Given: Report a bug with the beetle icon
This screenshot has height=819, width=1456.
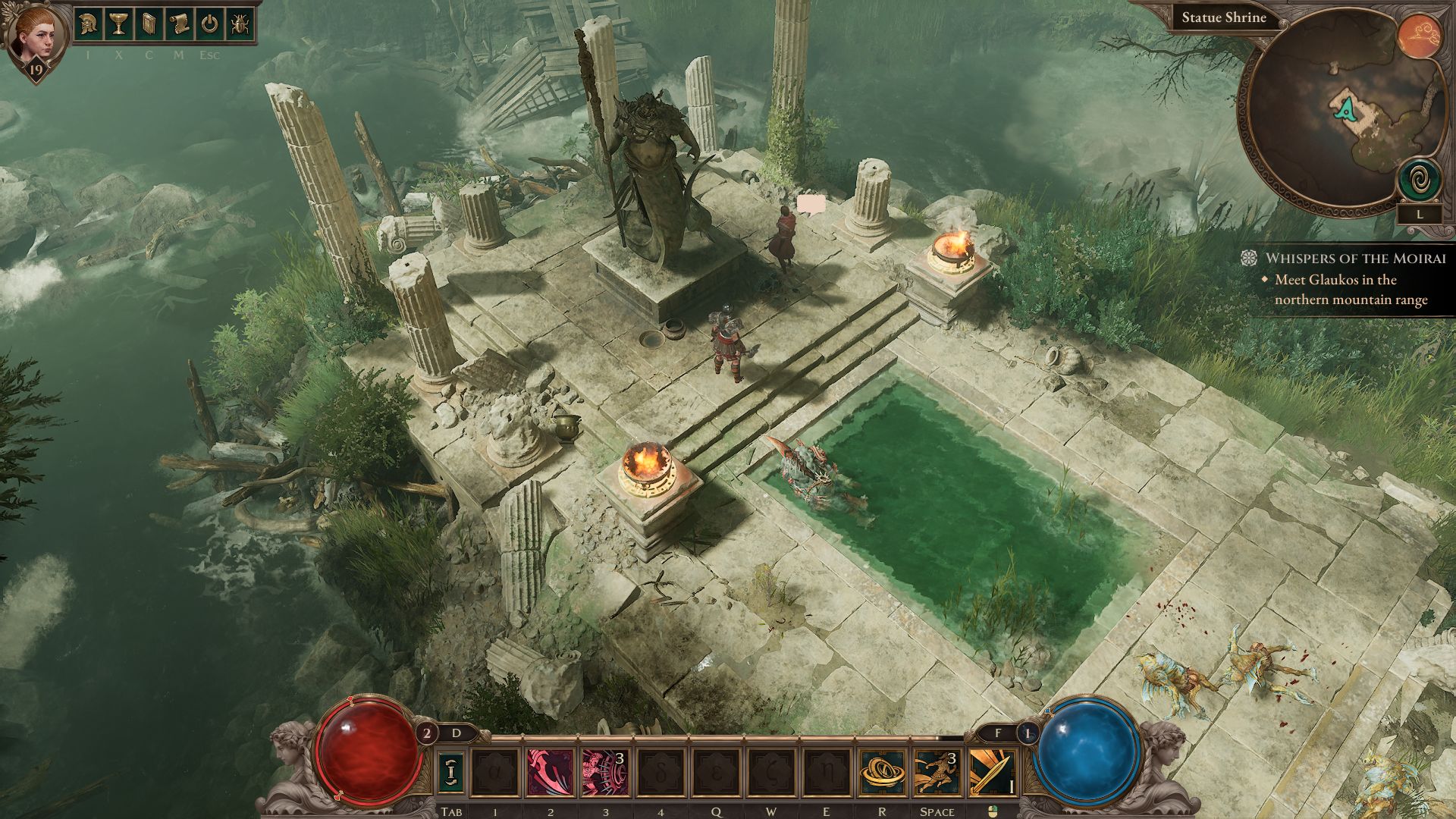Looking at the screenshot, I should [x=239, y=25].
